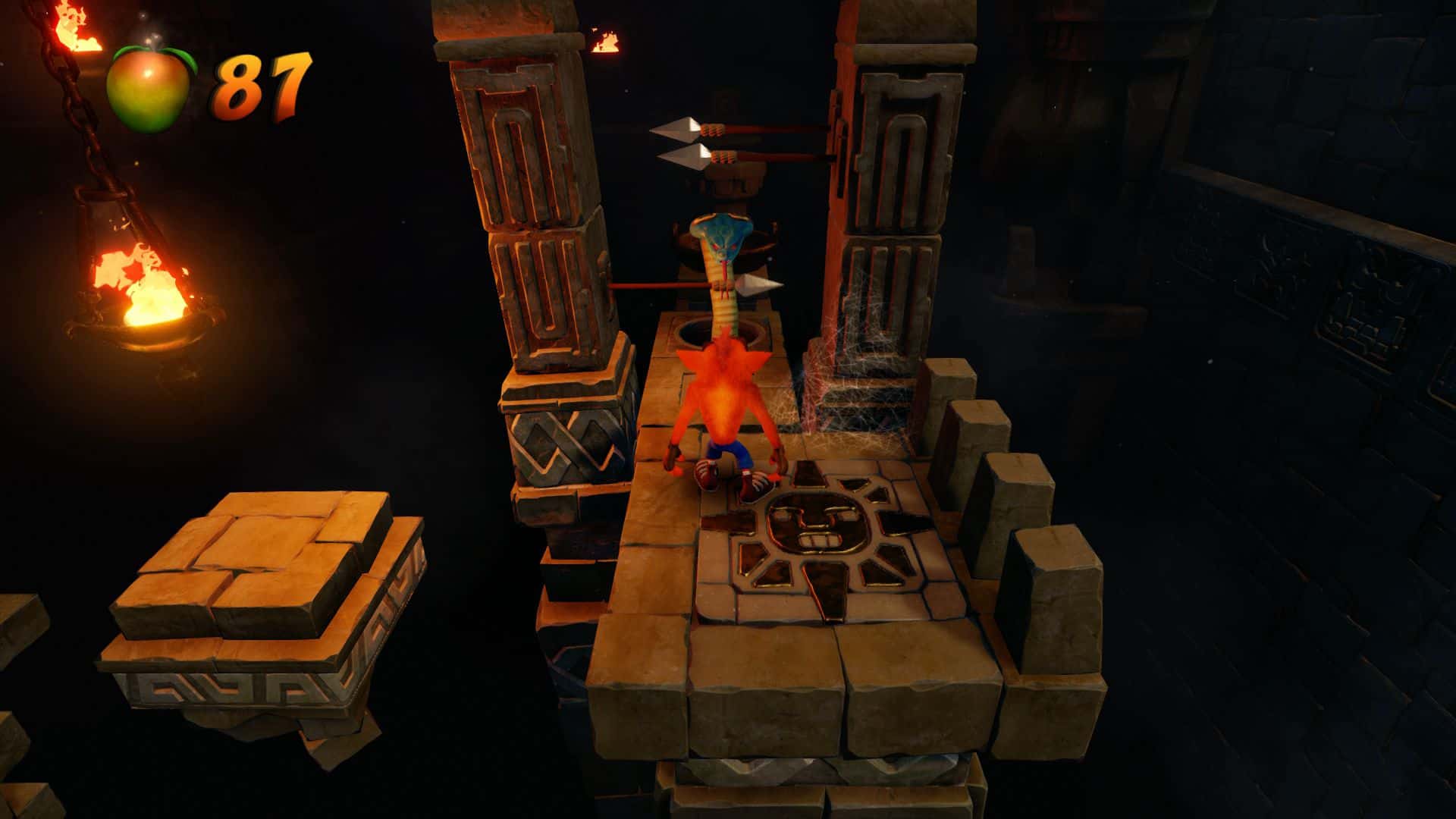This screenshot has height=819, width=1456.
Task: Click the Wumpa fruit counter icon
Action: (x=149, y=89)
